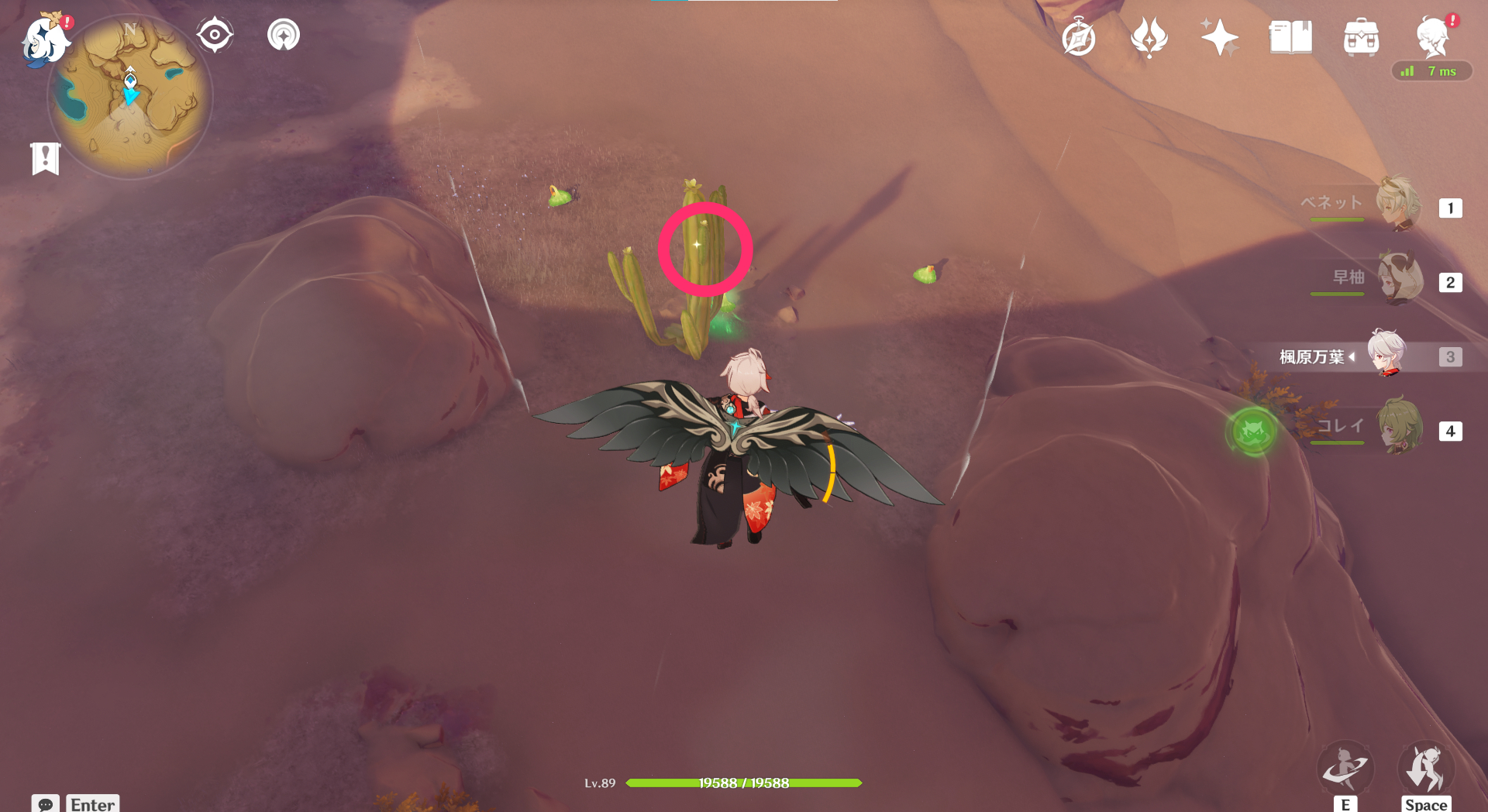Open the inventory backpack icon
1488x812 pixels.
[x=1362, y=37]
